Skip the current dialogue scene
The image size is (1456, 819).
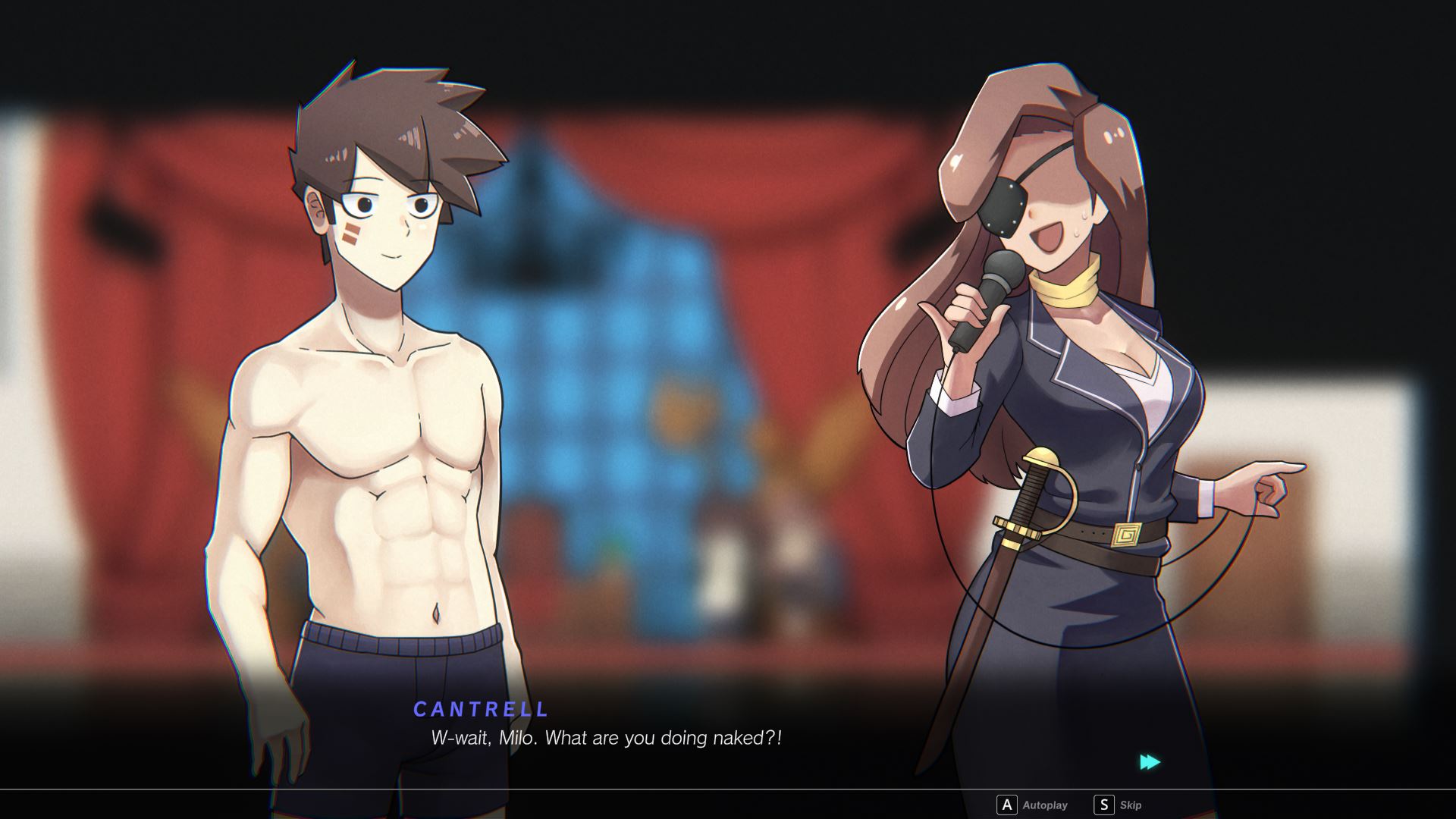tap(1118, 805)
